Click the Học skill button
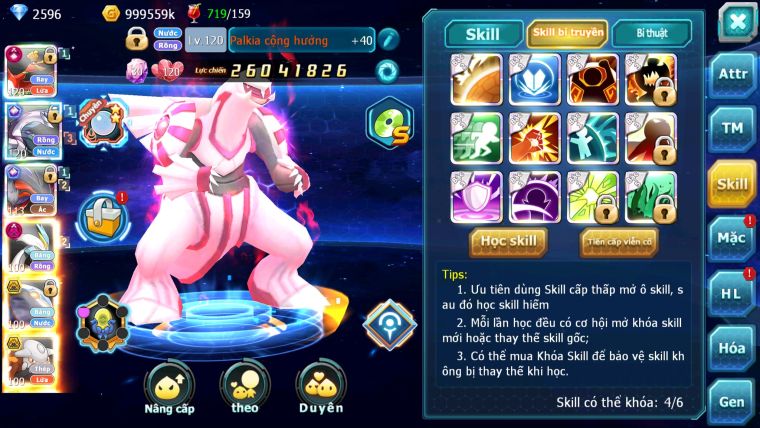 pos(508,241)
